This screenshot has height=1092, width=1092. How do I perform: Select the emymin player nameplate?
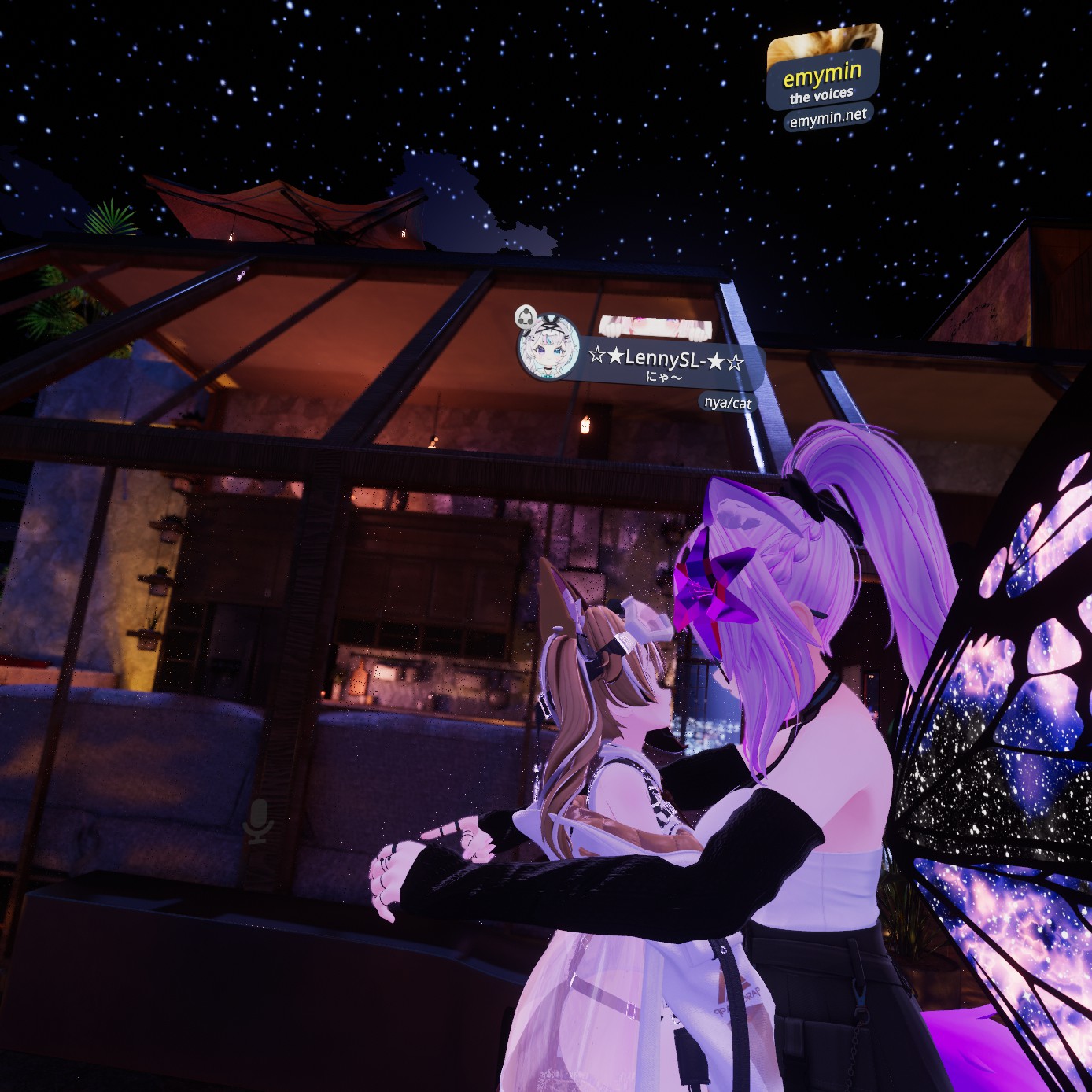(823, 79)
